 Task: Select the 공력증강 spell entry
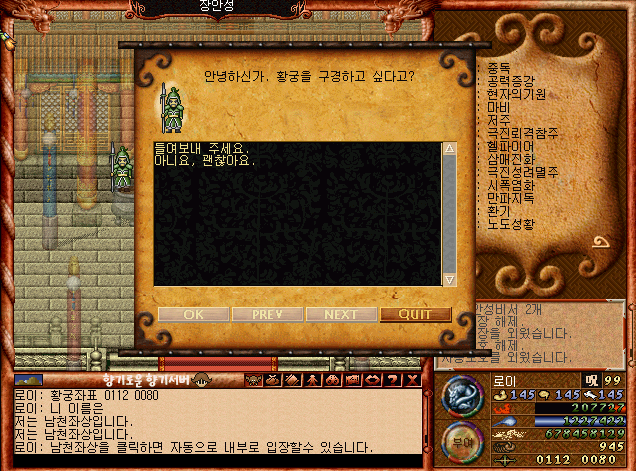510,82
